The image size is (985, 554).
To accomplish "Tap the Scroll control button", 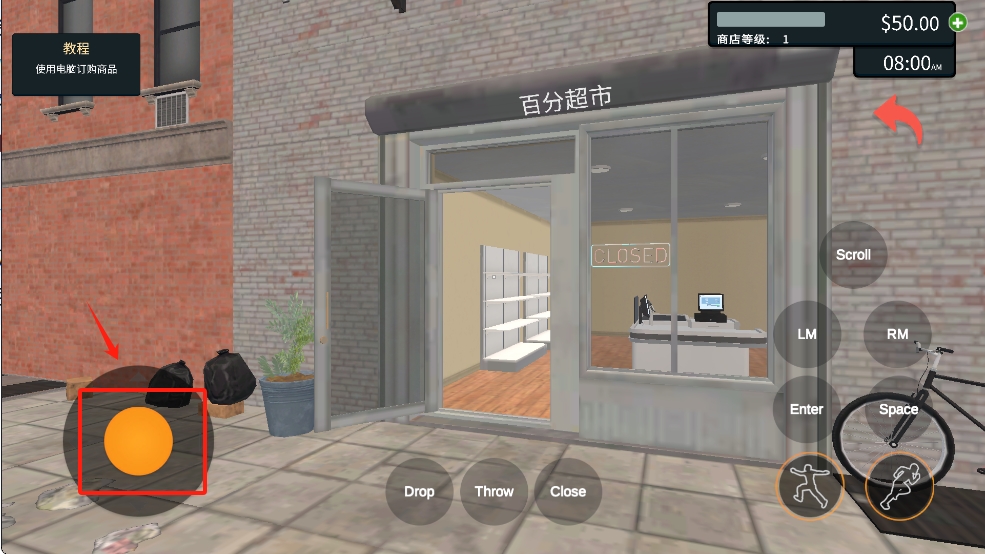I will click(x=853, y=255).
